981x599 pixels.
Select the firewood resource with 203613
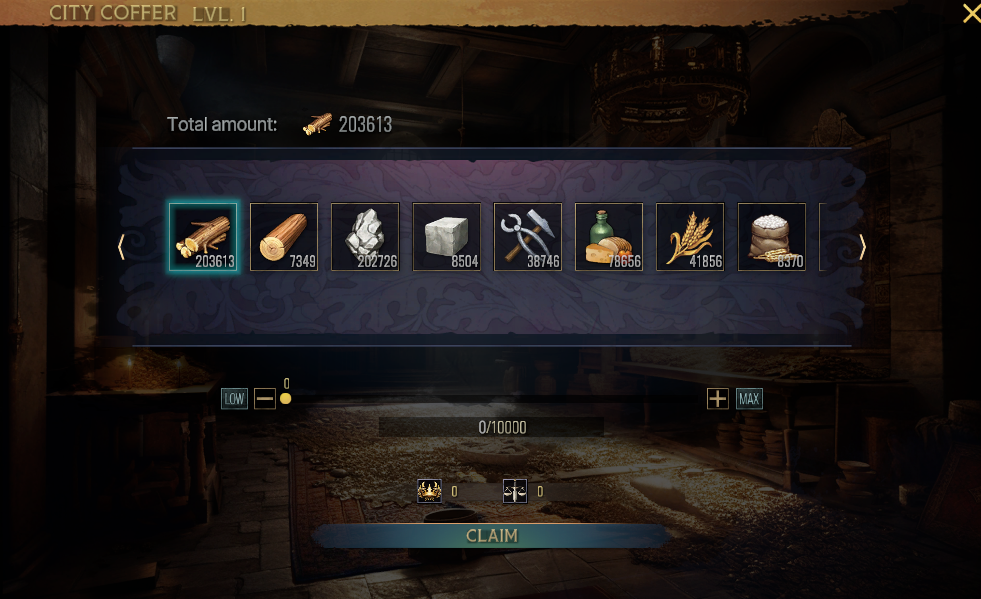pos(203,237)
